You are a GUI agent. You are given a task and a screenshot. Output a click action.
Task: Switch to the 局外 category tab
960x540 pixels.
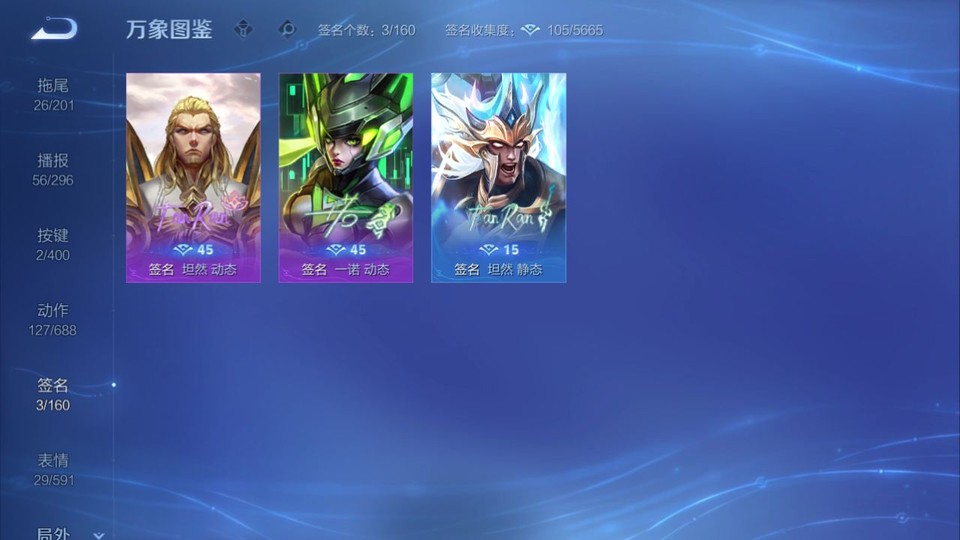point(54,534)
